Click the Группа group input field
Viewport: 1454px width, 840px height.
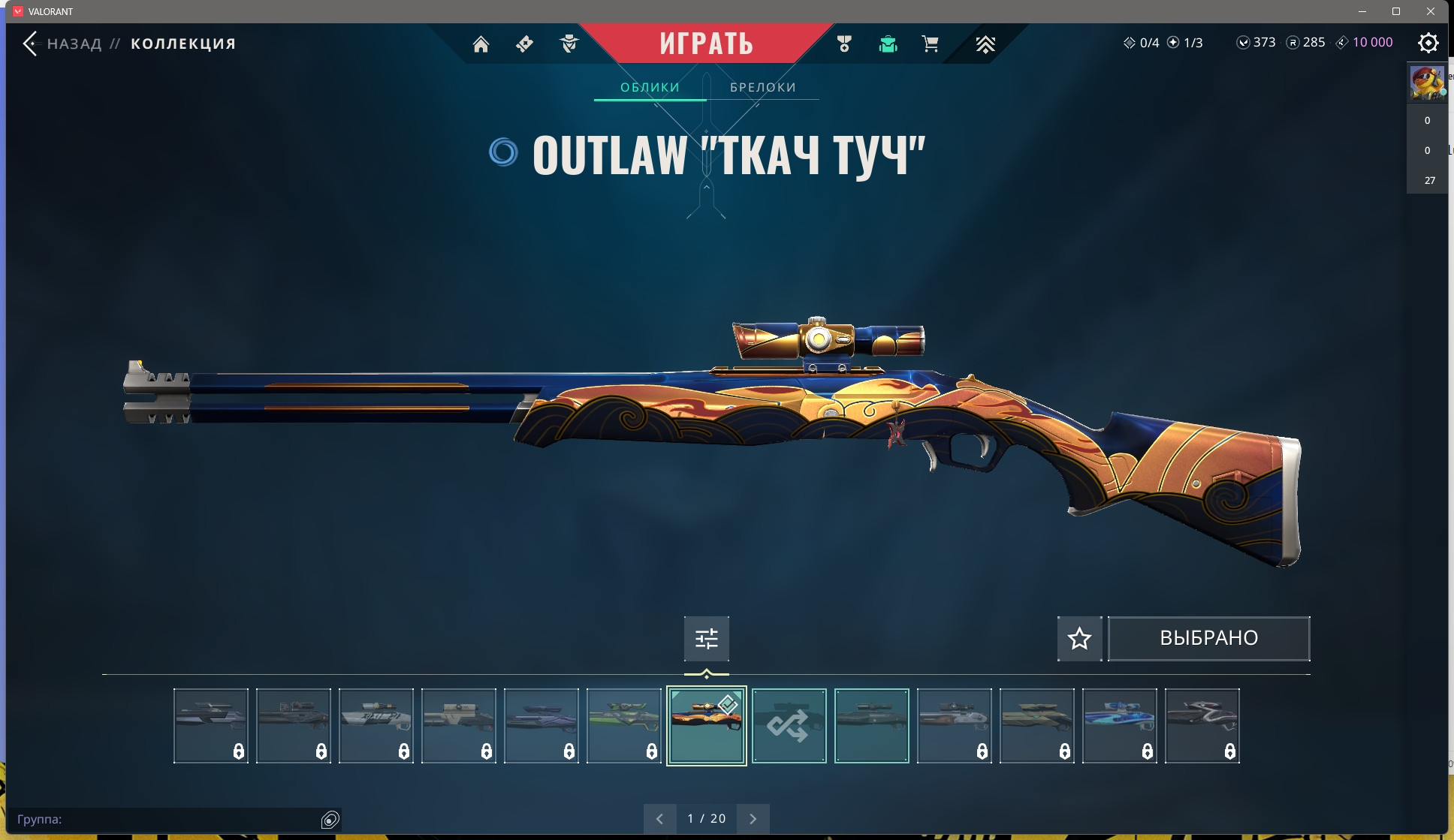coord(165,819)
